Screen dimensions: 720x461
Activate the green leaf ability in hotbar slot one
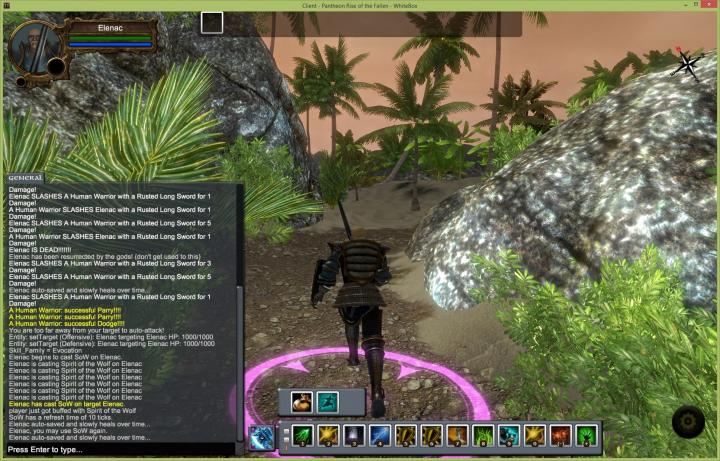point(301,436)
